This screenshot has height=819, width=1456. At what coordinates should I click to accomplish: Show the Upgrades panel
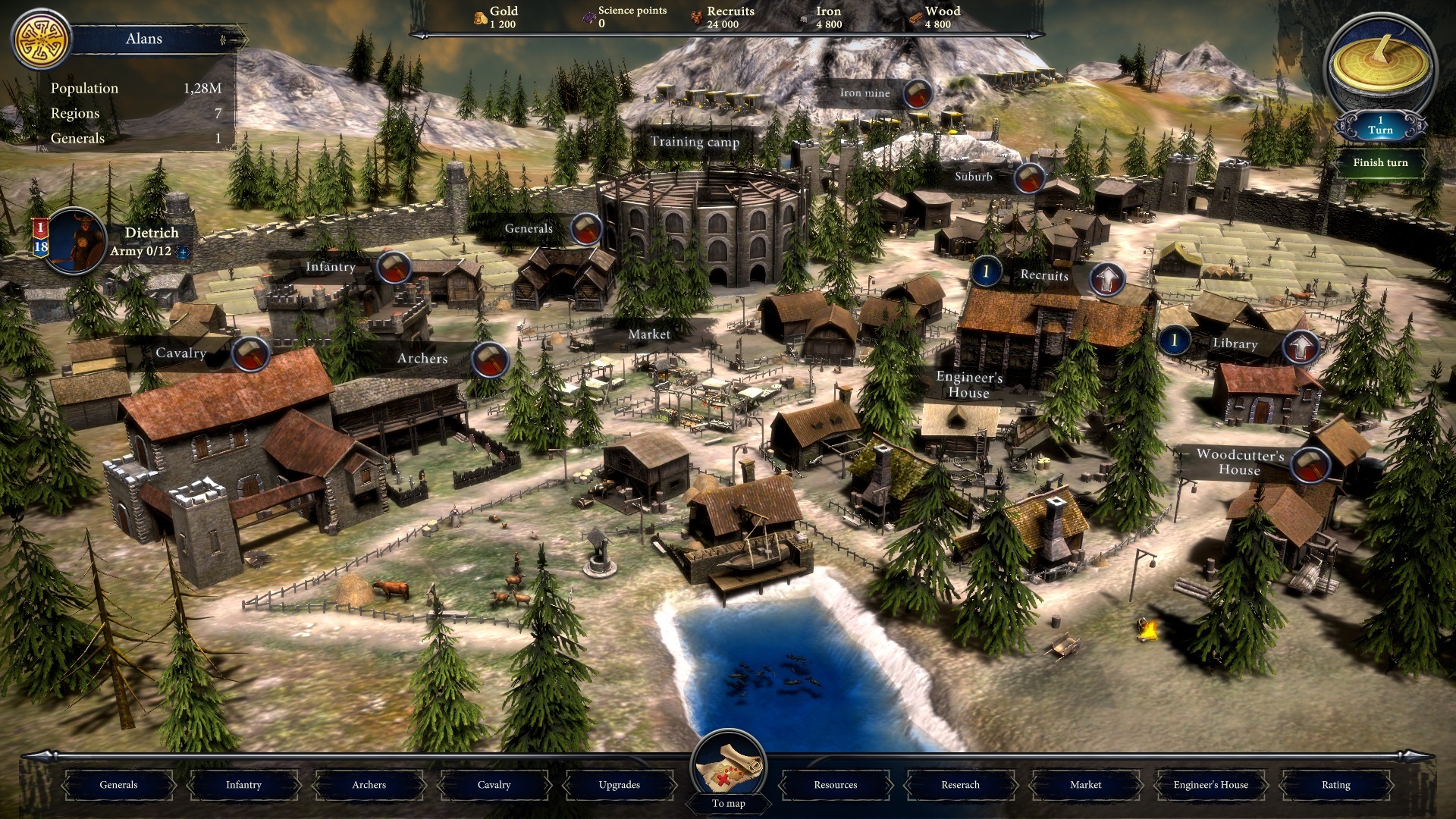click(619, 785)
